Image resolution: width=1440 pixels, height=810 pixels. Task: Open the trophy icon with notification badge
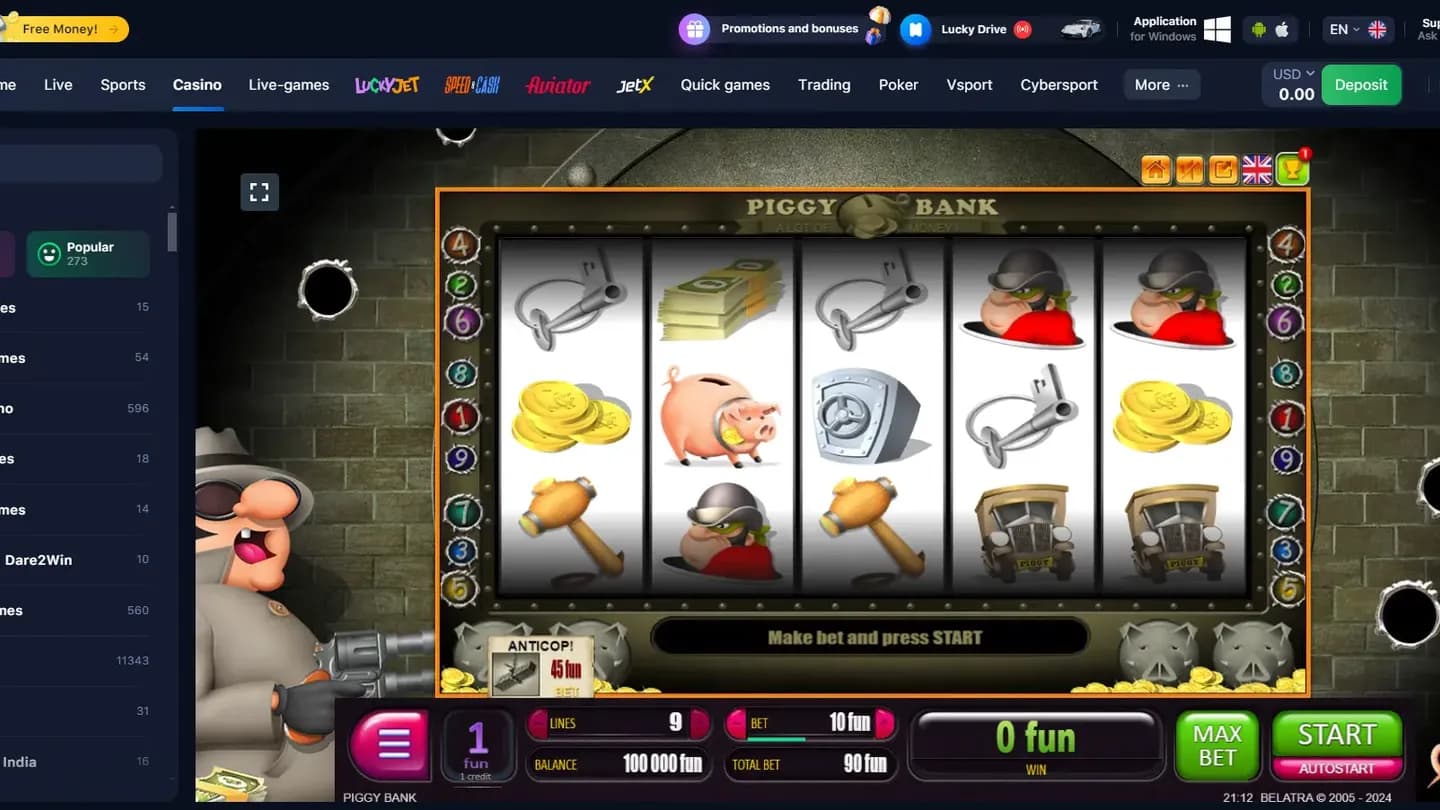tap(1291, 169)
